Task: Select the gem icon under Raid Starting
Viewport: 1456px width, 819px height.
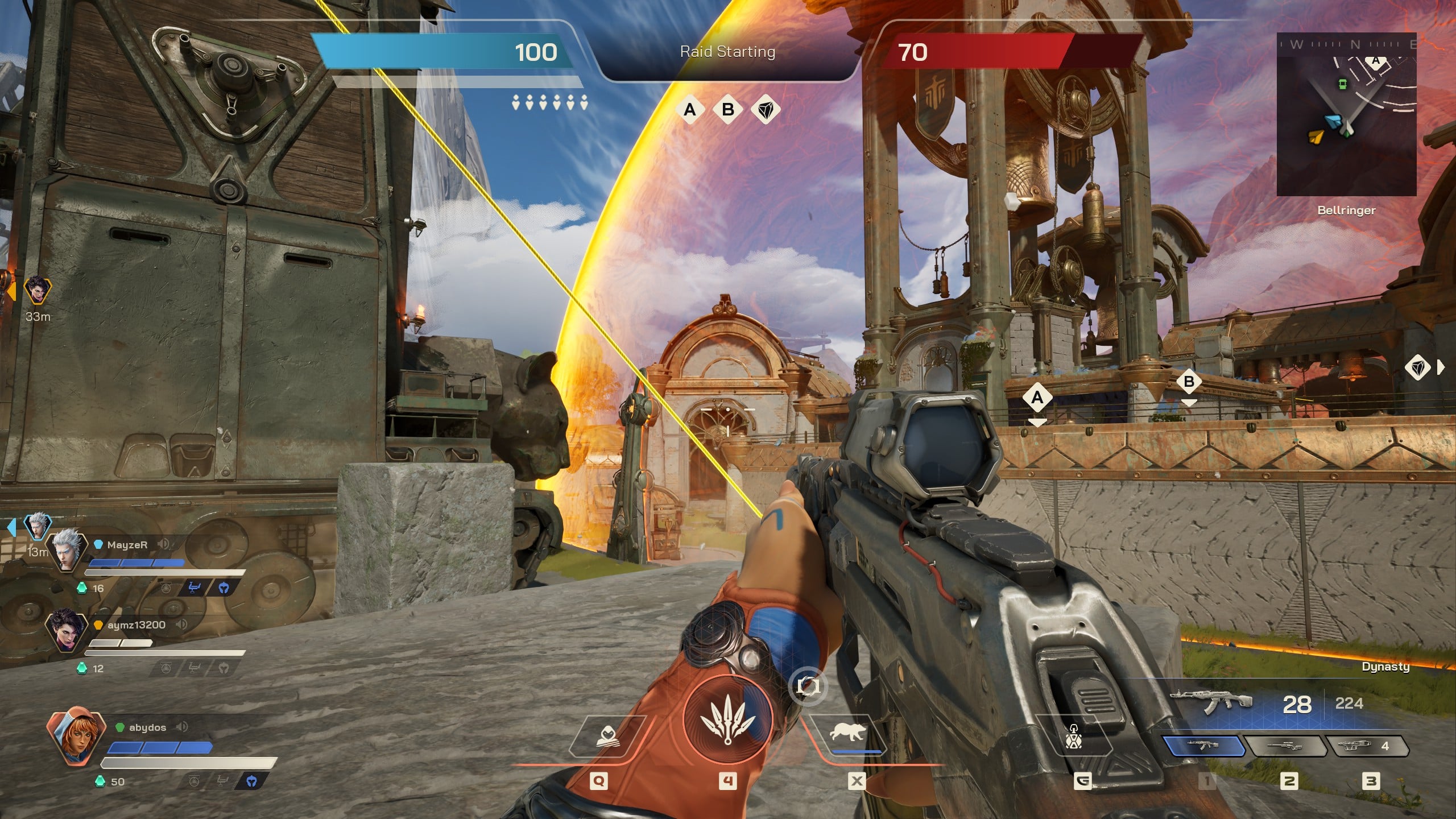Action: [x=766, y=109]
